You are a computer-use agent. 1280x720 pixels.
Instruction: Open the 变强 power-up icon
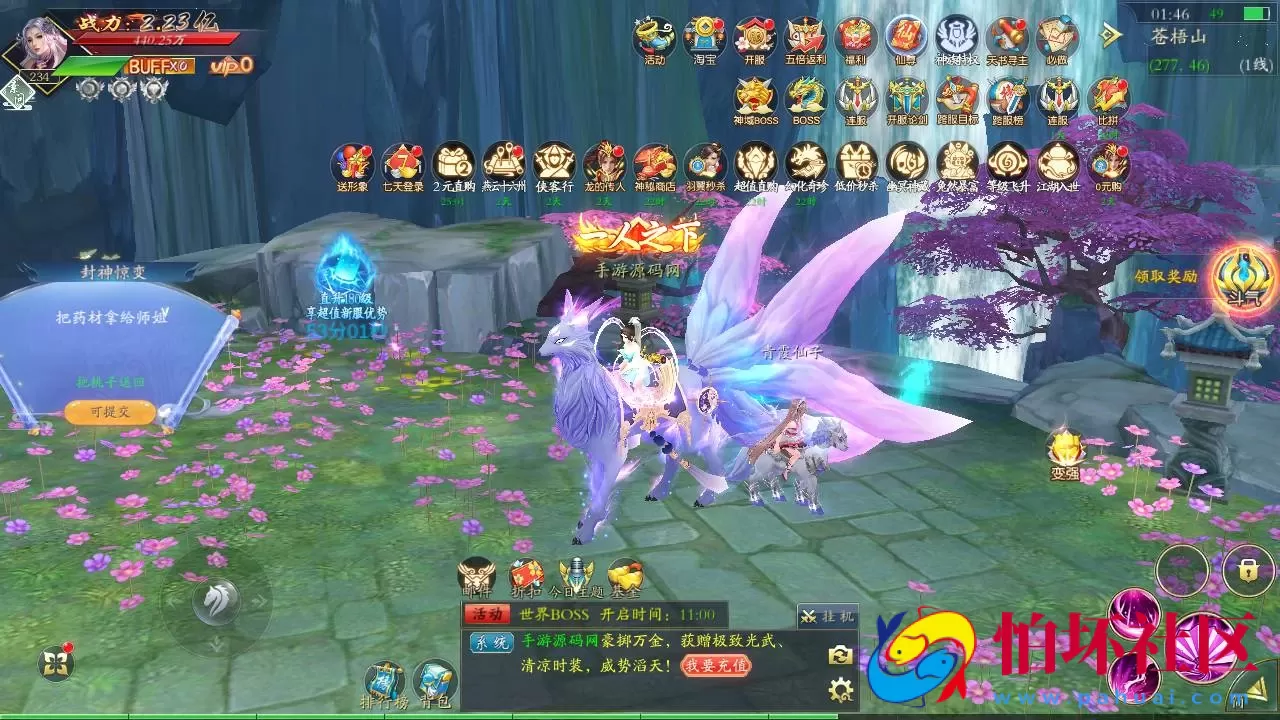[x=1065, y=453]
